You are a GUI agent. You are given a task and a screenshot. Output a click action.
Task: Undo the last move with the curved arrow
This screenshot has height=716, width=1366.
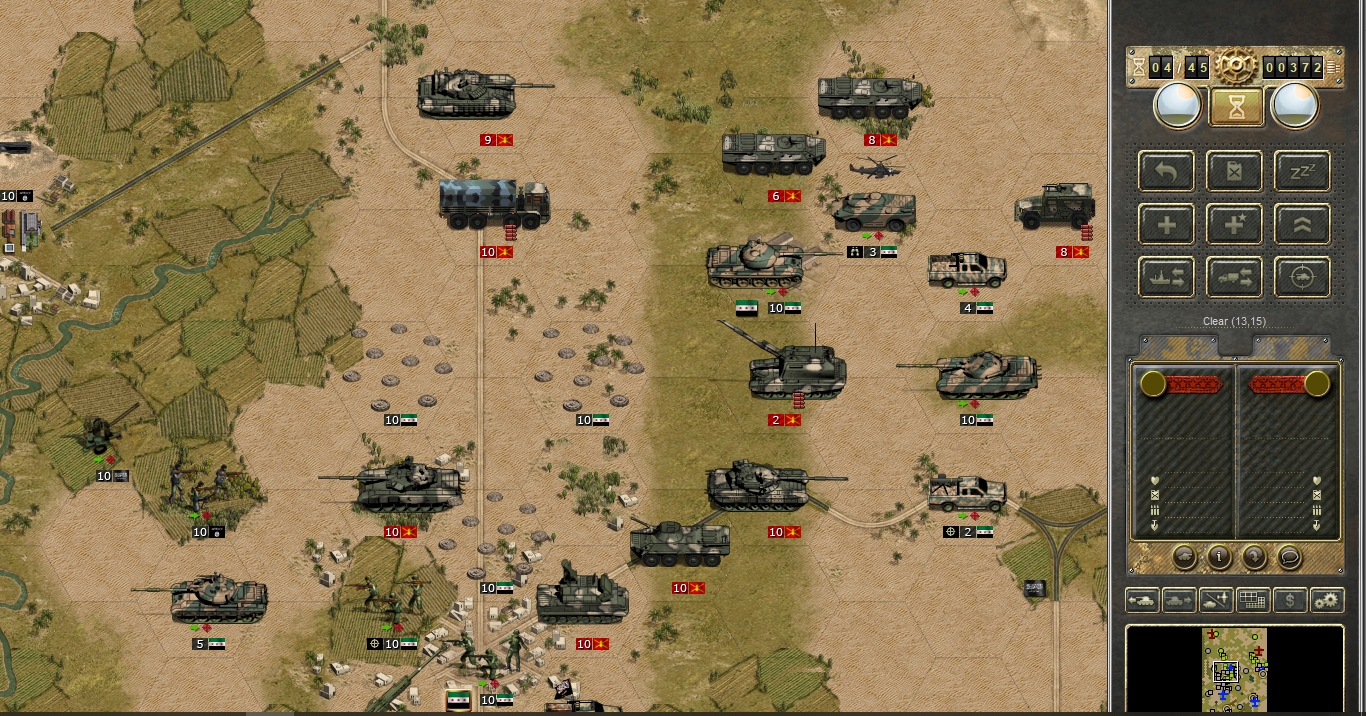point(1167,171)
